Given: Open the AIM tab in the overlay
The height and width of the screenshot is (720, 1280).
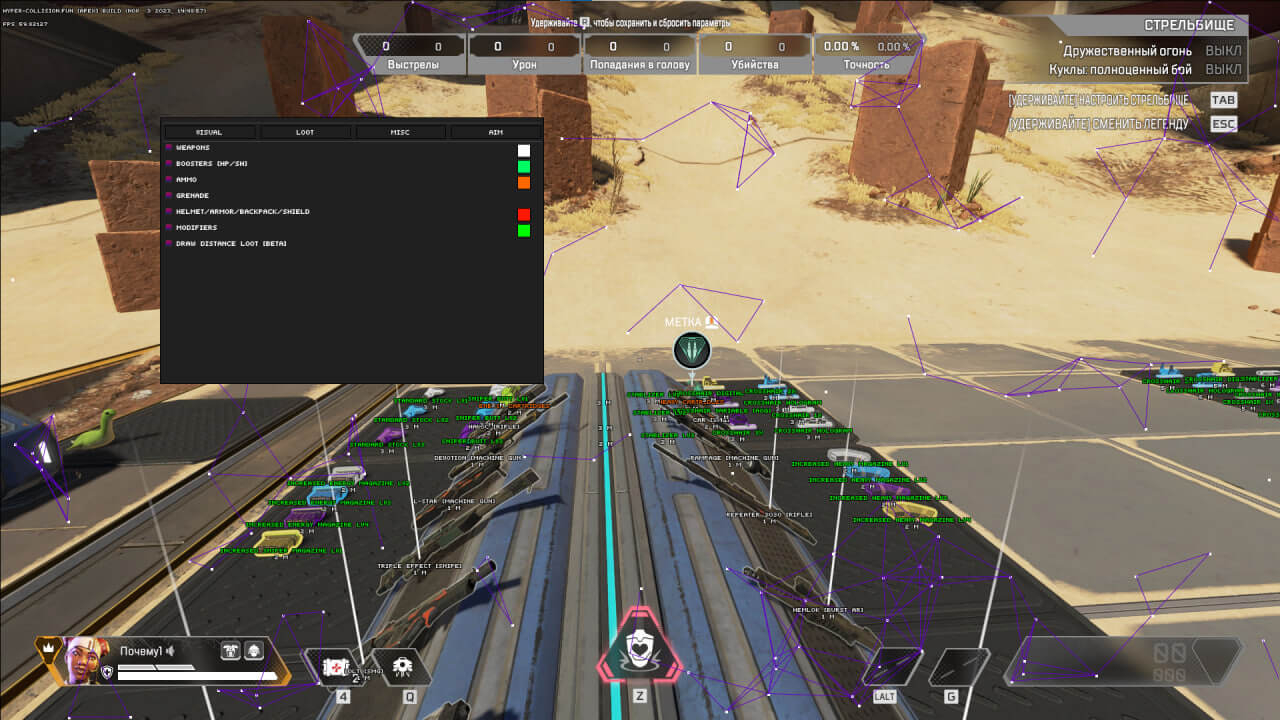Looking at the screenshot, I should [x=494, y=131].
